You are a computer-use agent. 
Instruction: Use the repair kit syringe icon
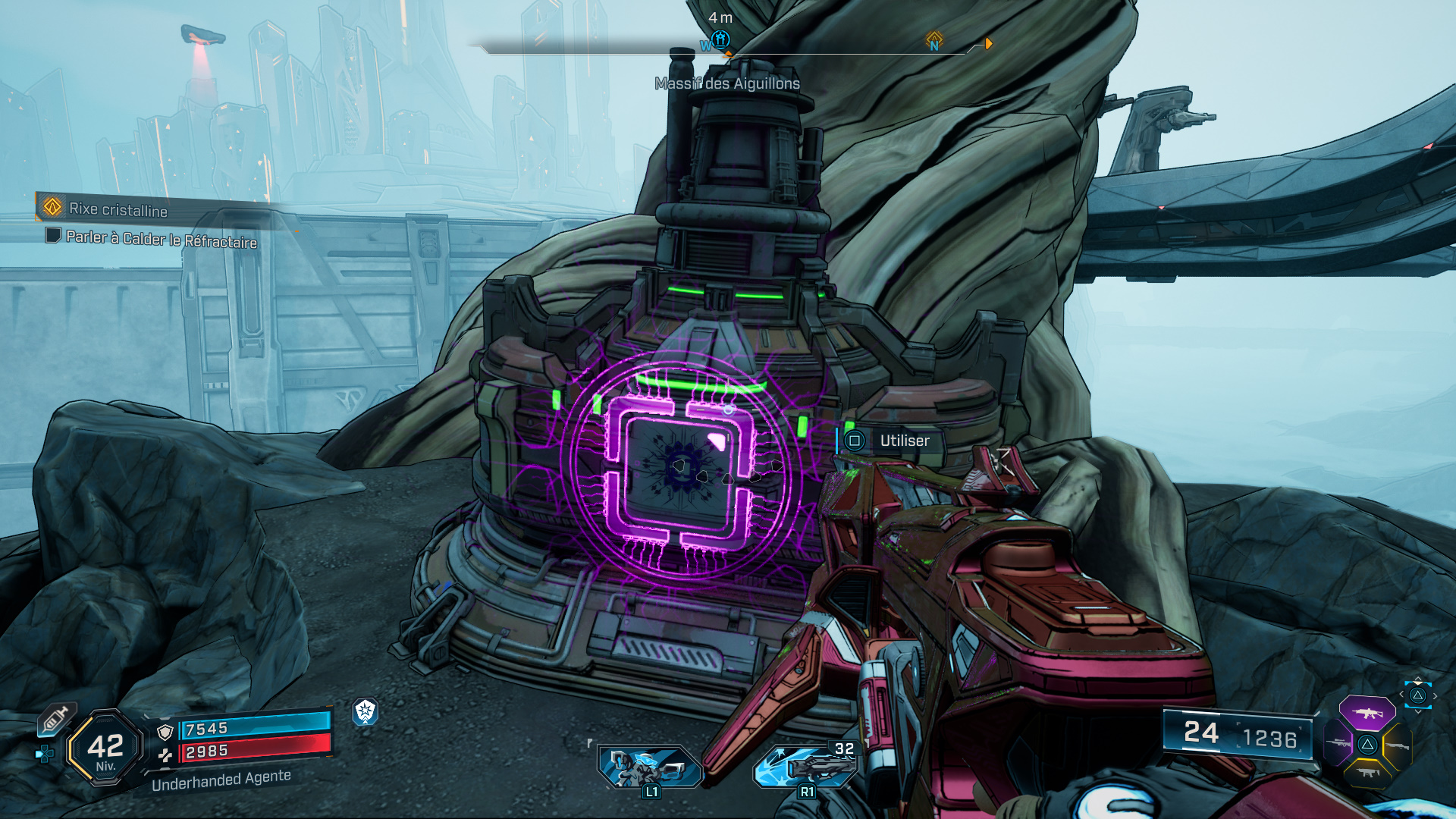point(56,718)
